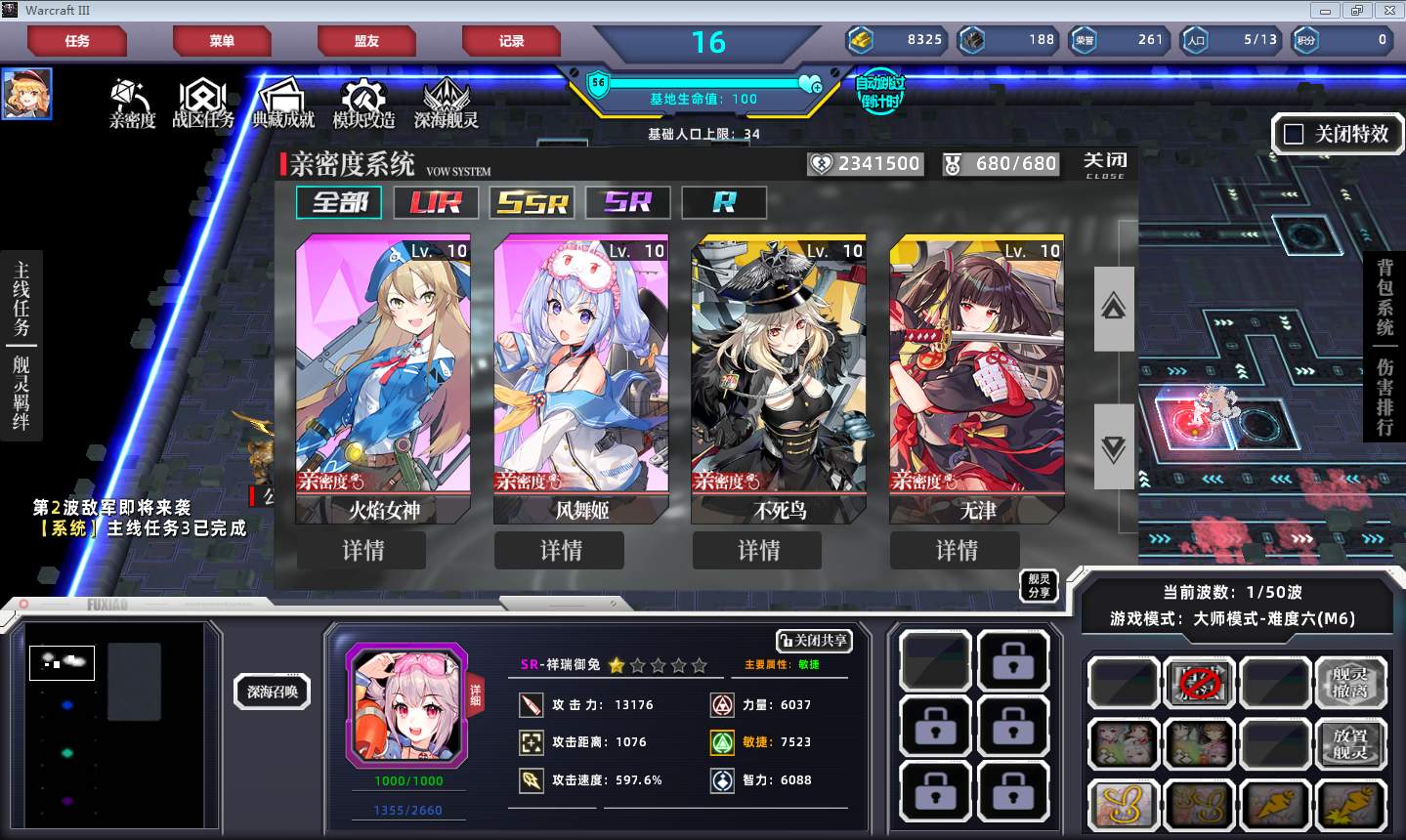This screenshot has width=1406, height=840.
Task: Toggle the 关闭共享 share button
Action: point(814,641)
